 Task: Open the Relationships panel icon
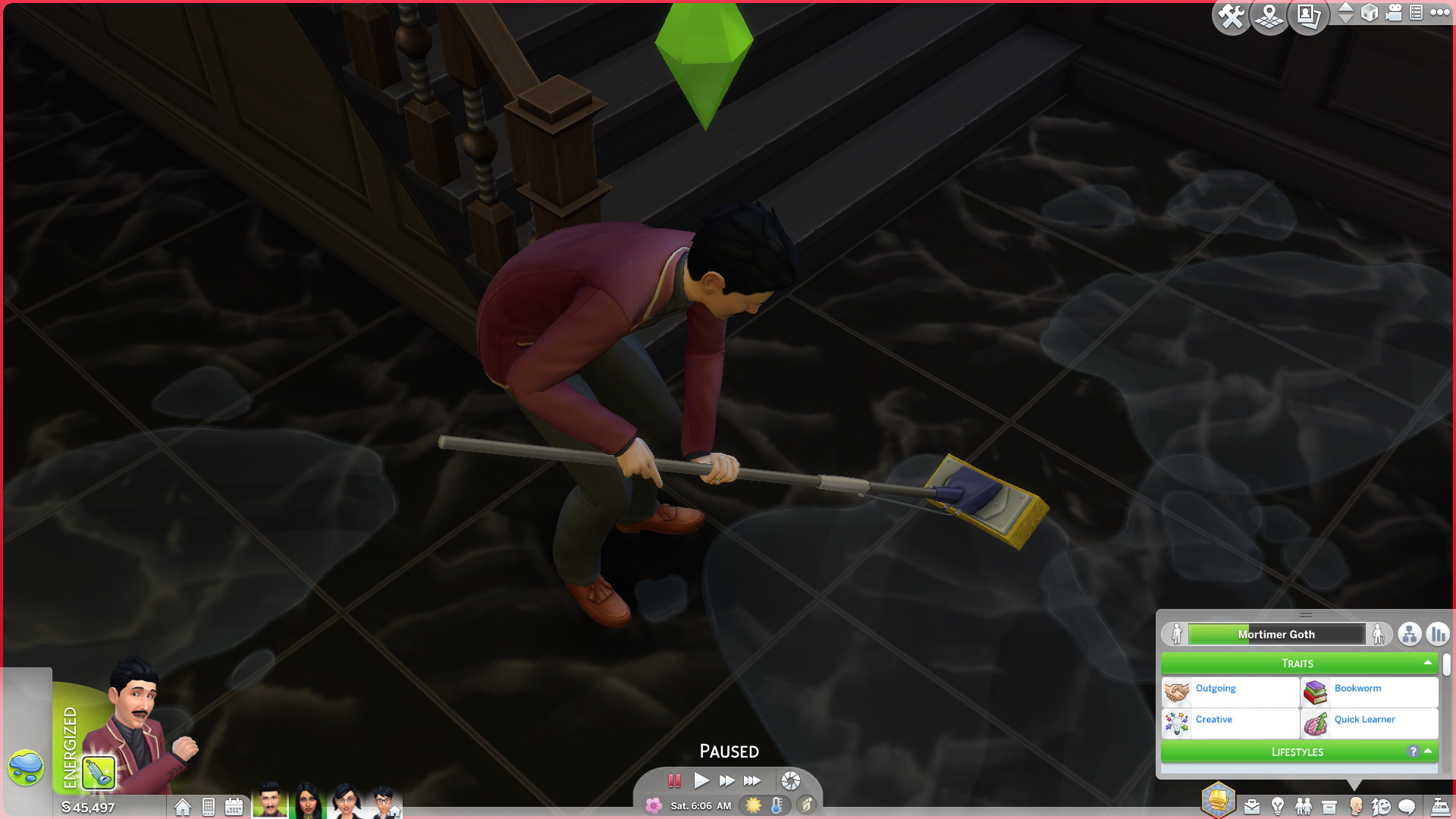[x=1304, y=805]
